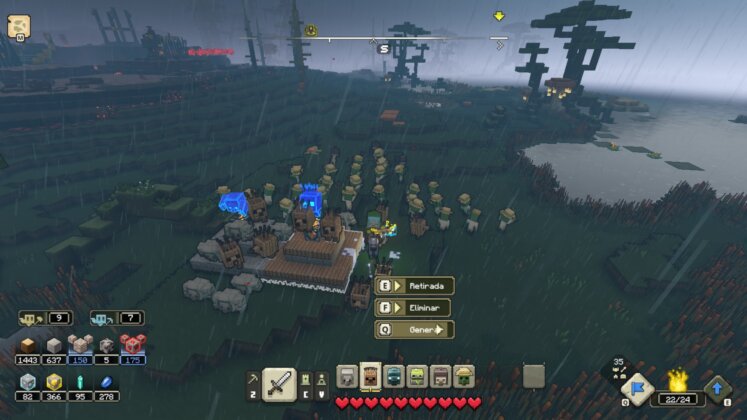Choose the straw-hat zombie spawner slot
The width and height of the screenshot is (747, 420).
(464, 377)
